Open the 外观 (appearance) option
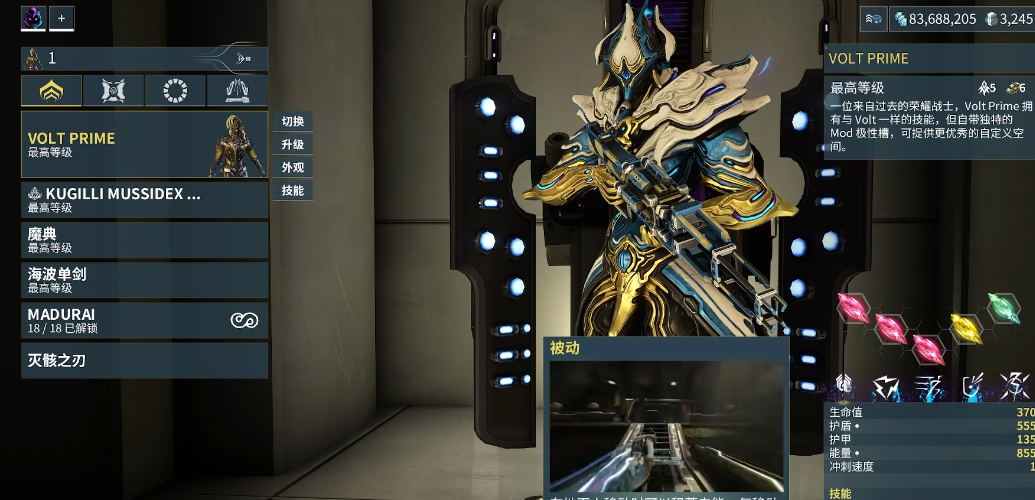 (293, 168)
